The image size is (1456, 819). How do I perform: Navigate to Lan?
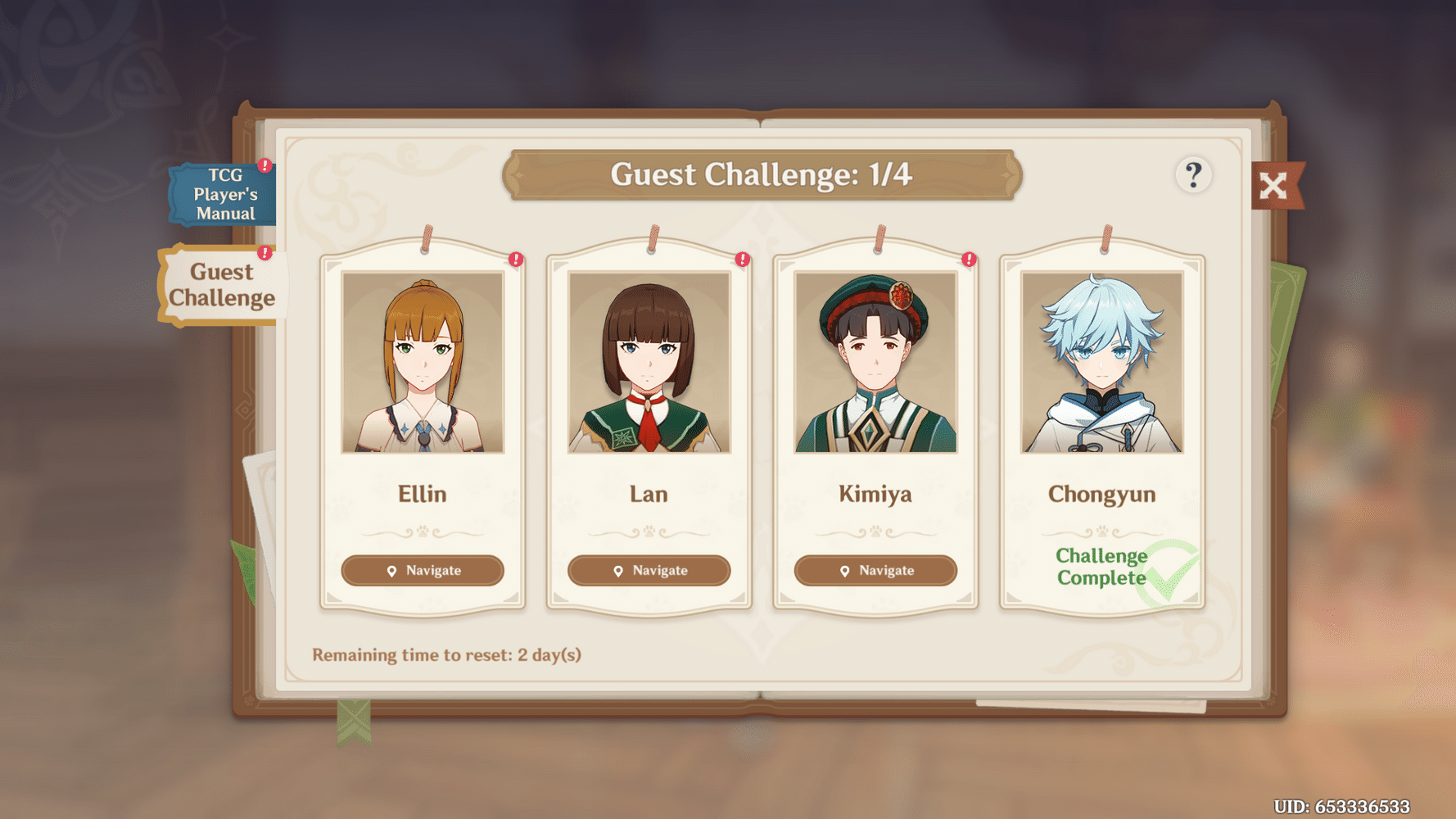[x=649, y=571]
